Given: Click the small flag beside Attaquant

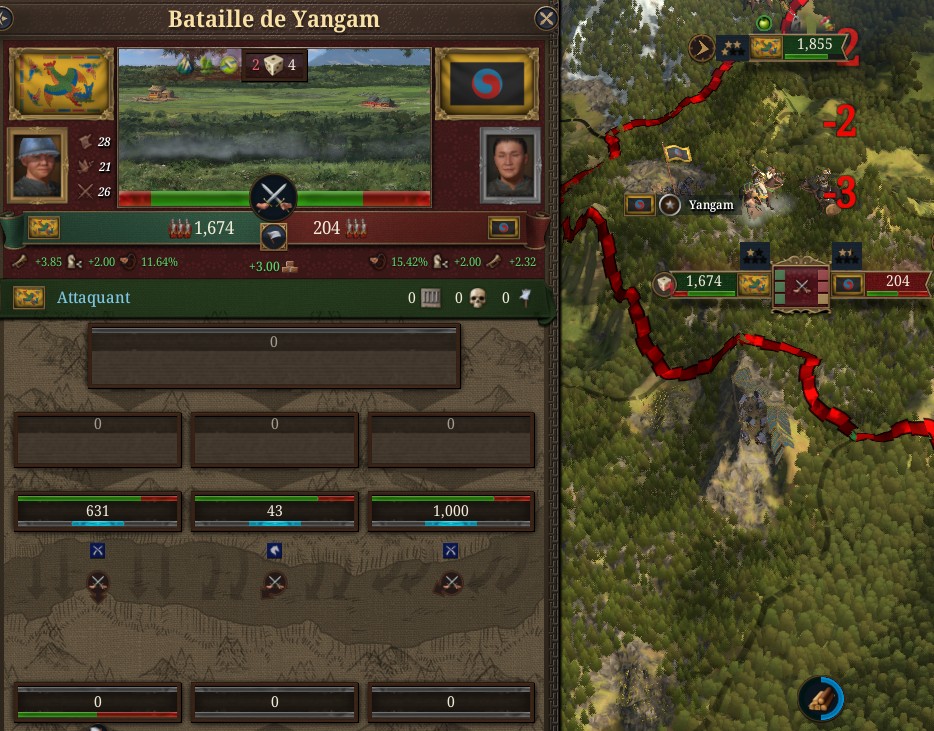Looking at the screenshot, I should (x=28, y=298).
